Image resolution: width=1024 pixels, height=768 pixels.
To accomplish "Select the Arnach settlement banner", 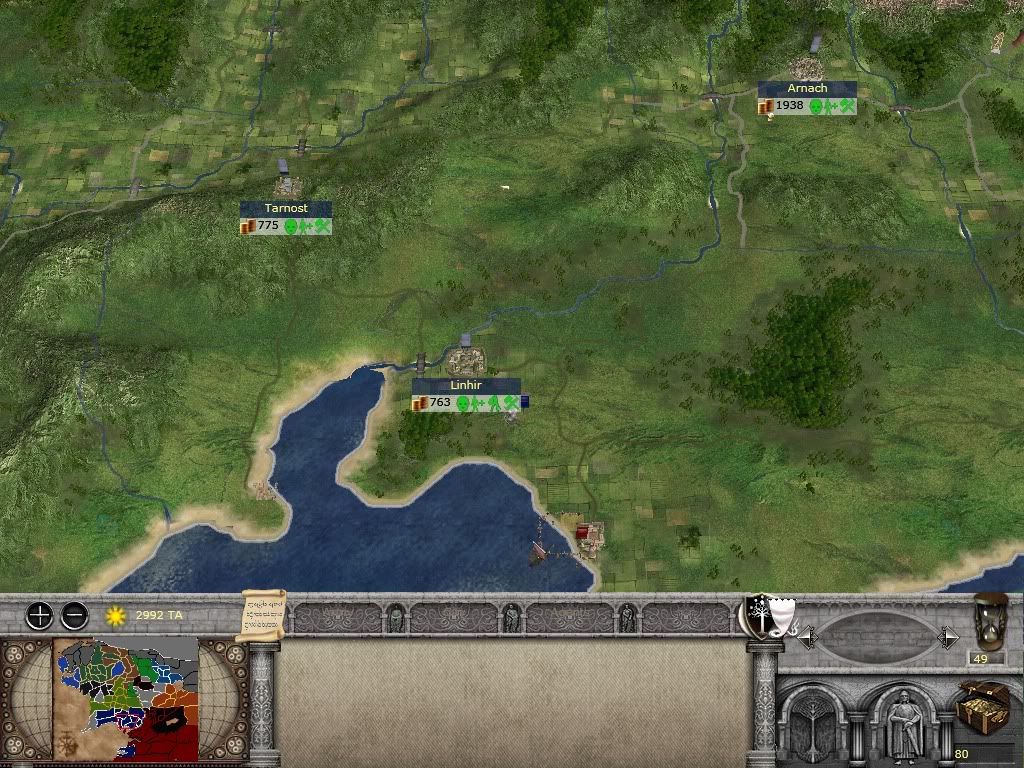I will 807,89.
